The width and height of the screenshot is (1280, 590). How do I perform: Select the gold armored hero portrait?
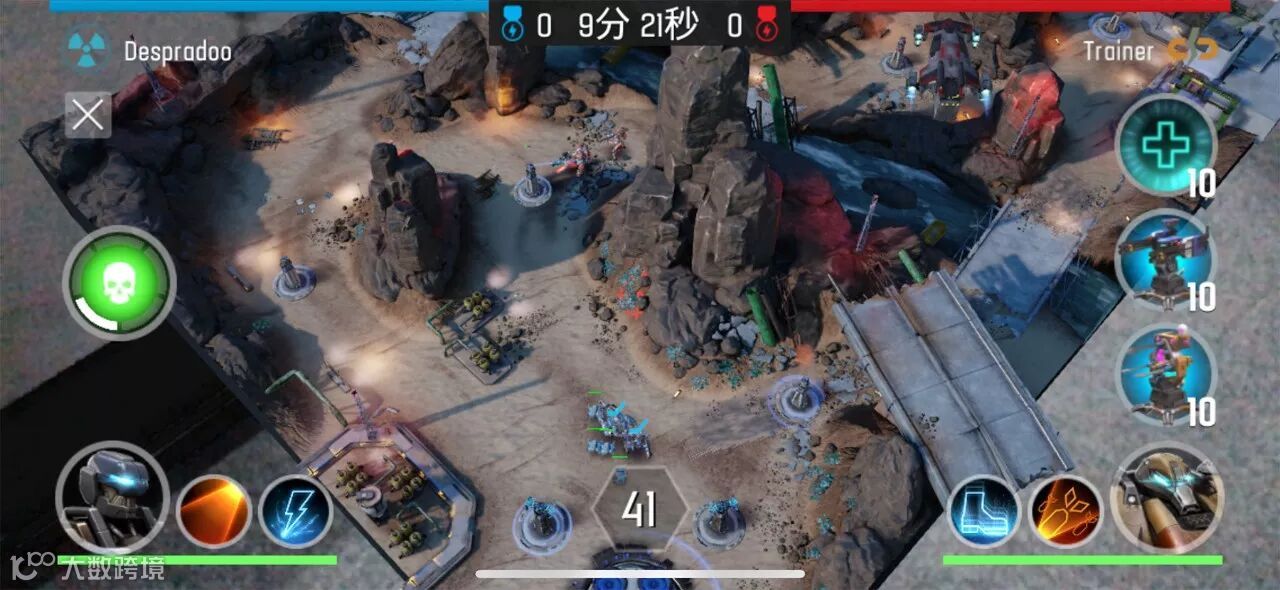[x=1167, y=497]
